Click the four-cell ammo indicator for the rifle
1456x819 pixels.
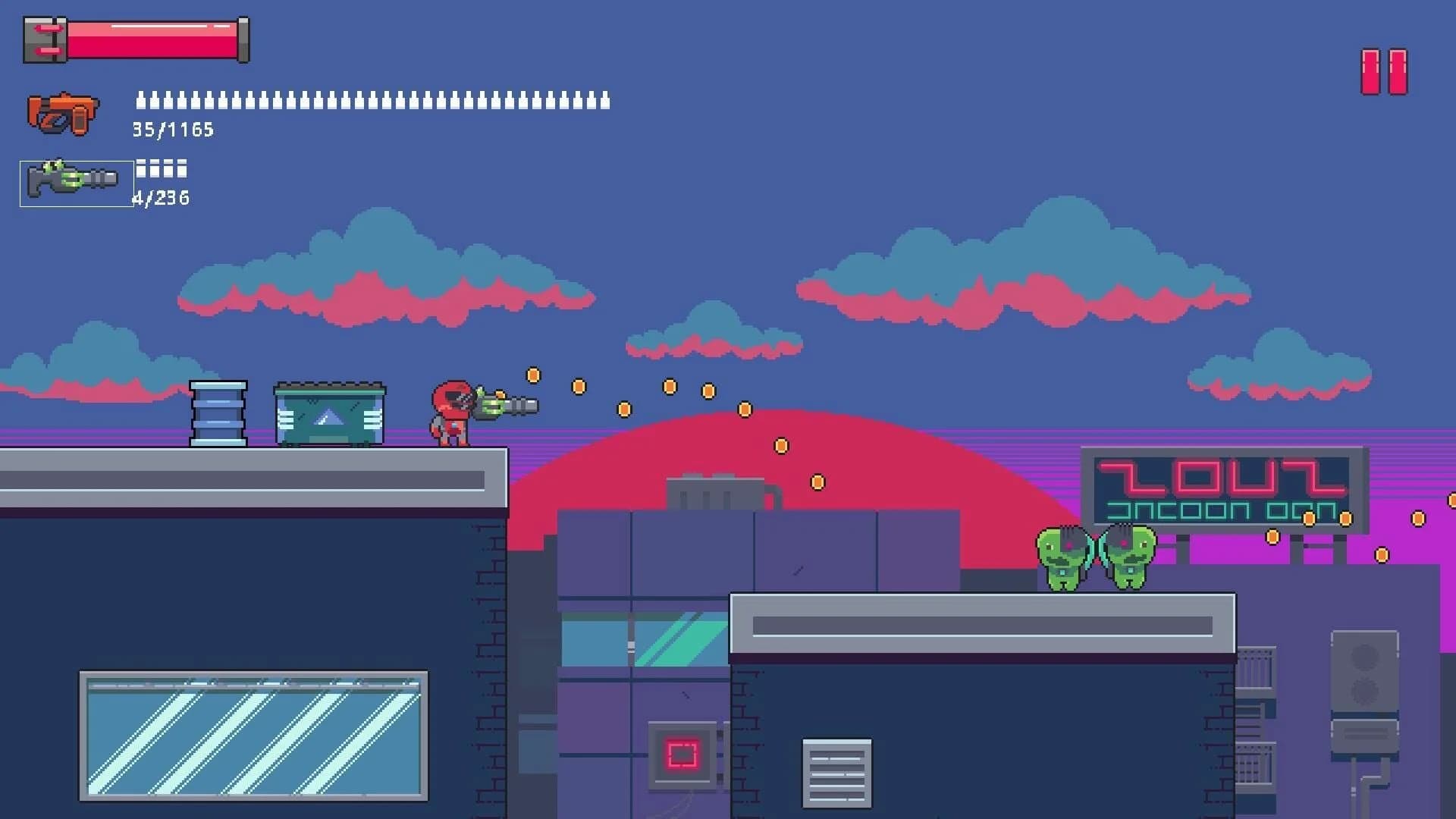pyautogui.click(x=161, y=168)
